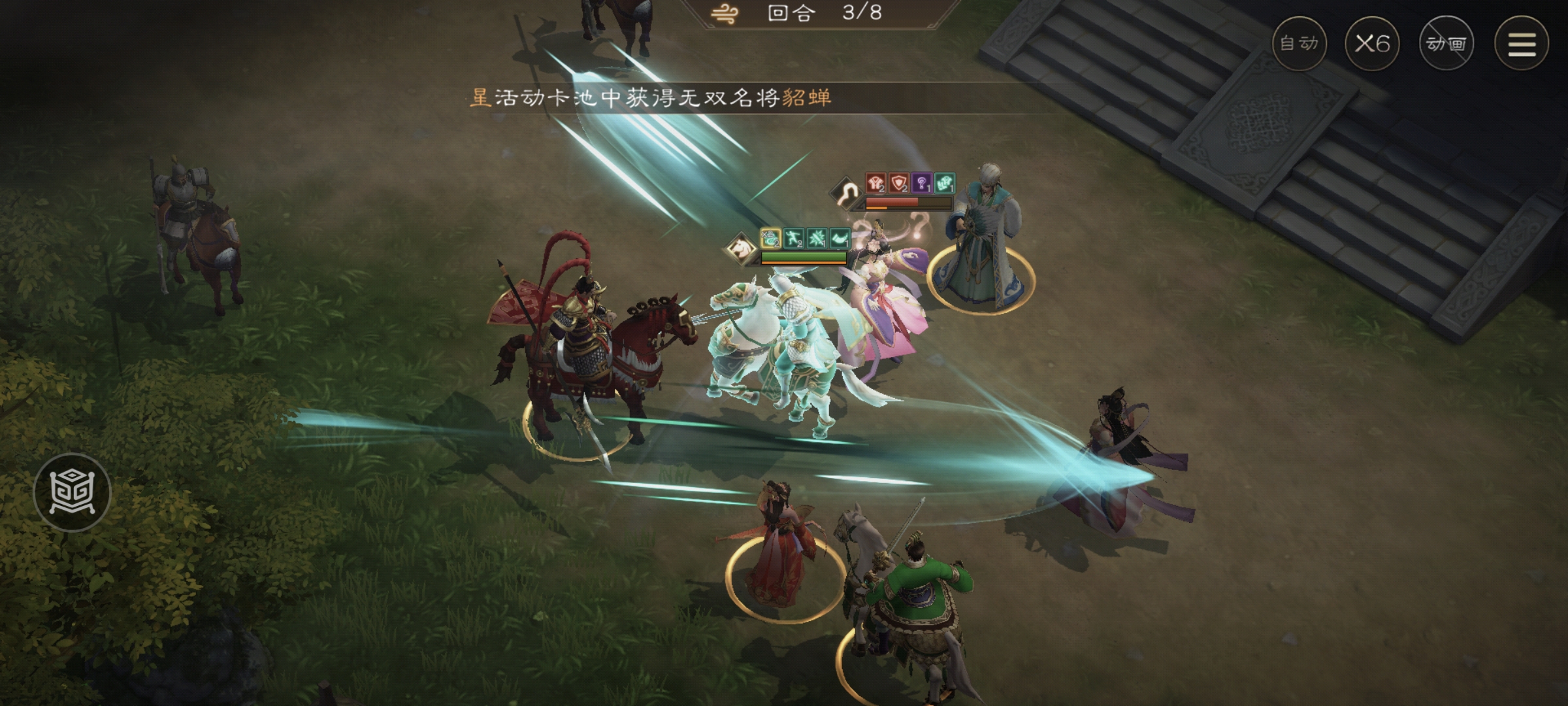The height and width of the screenshot is (706, 1568).
Task: Open the hamburger menu in top-right corner
Action: tap(1522, 44)
